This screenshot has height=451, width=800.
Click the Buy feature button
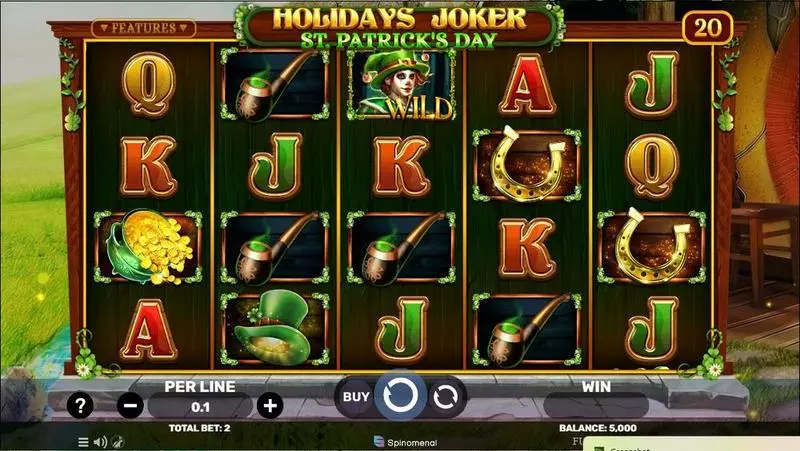point(356,396)
